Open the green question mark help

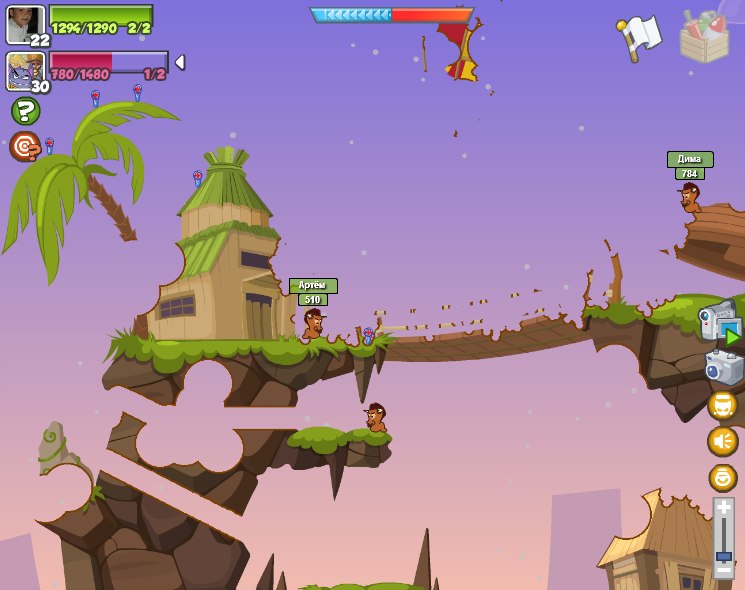click(x=25, y=111)
